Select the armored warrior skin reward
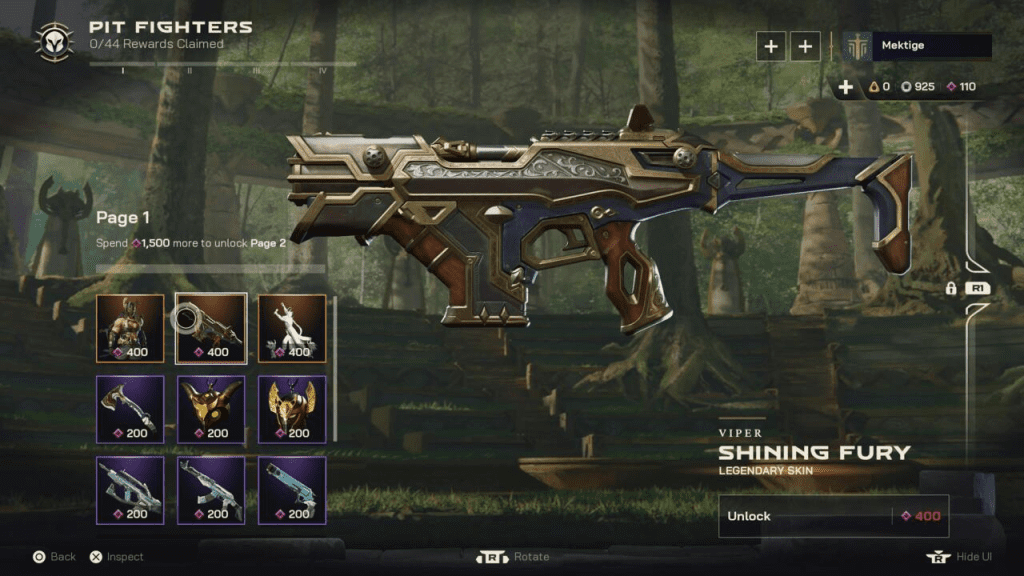Viewport: 1024px width, 576px height. [130, 328]
